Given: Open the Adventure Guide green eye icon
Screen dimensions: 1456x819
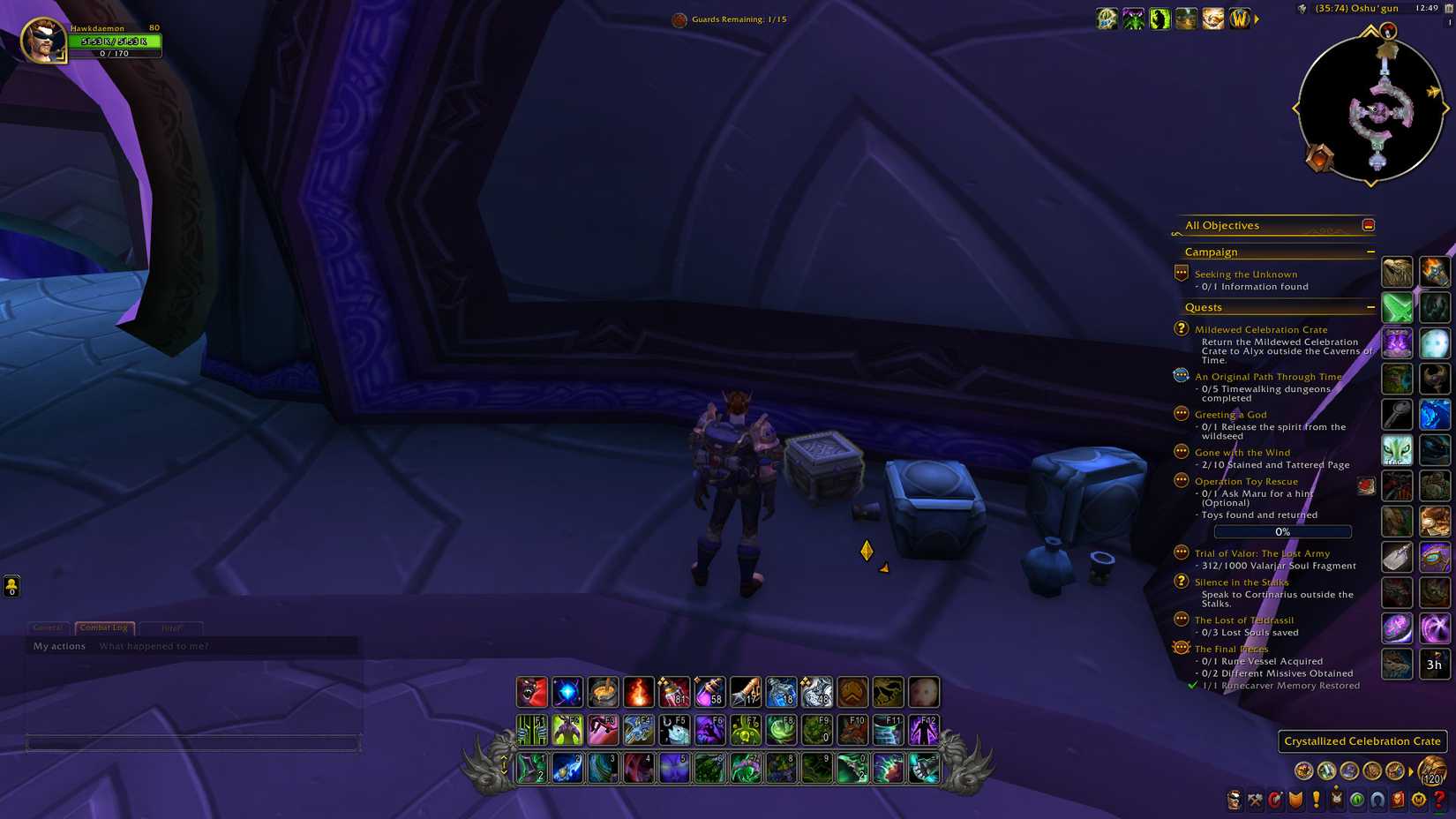Looking at the screenshot, I should 1357,800.
